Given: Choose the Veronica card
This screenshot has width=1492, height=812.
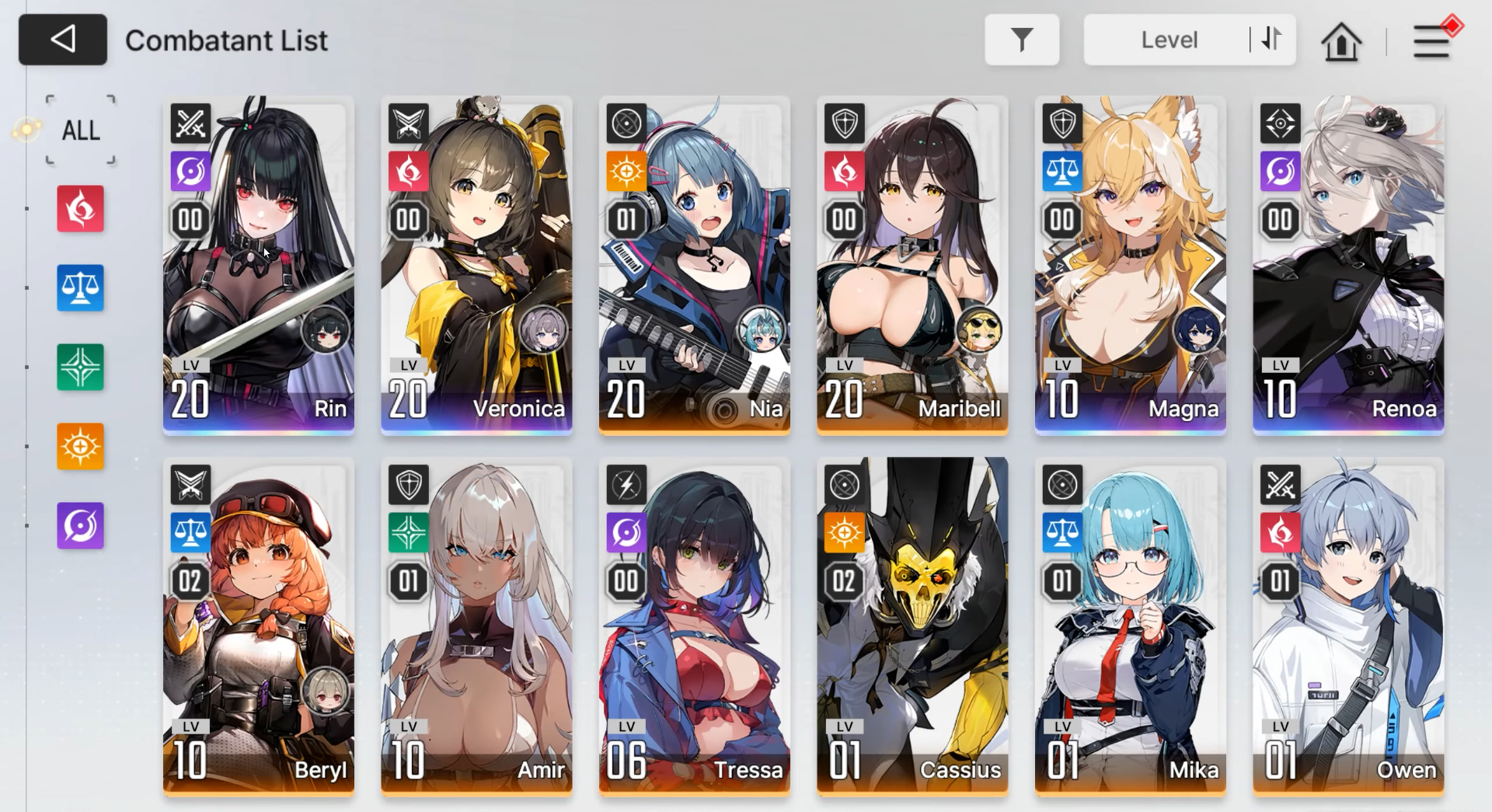Looking at the screenshot, I should (476, 264).
